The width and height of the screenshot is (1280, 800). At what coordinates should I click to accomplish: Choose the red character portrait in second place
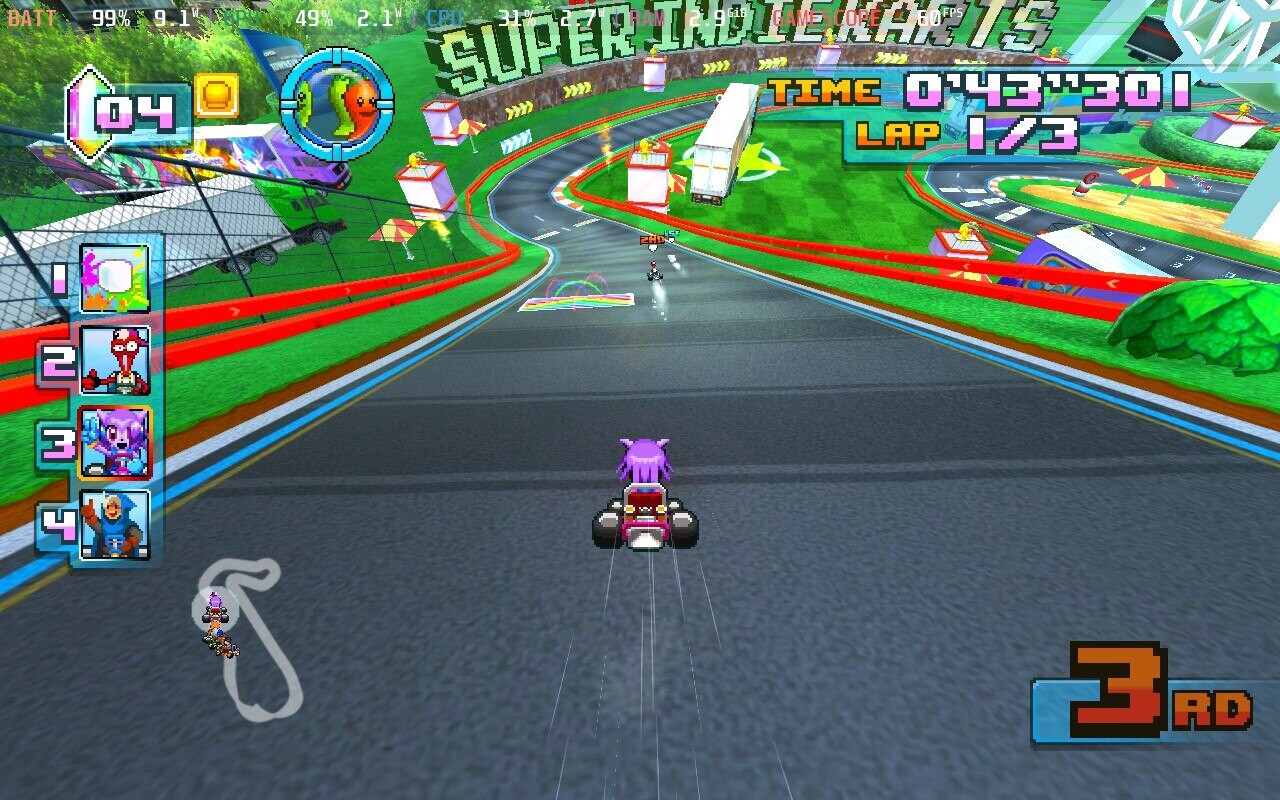coord(115,360)
